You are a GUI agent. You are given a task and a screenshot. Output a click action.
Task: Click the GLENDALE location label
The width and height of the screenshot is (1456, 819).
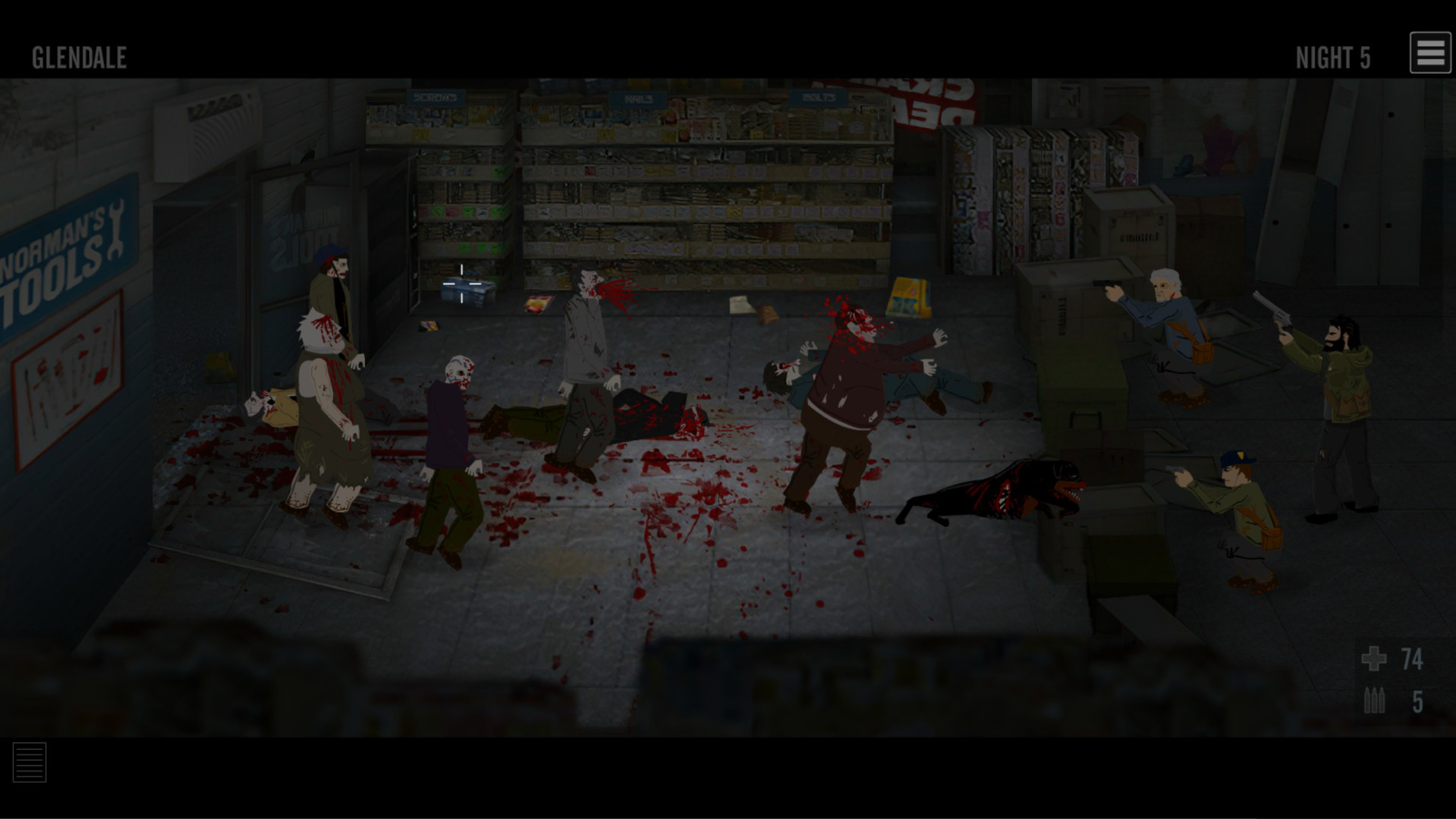(78, 55)
